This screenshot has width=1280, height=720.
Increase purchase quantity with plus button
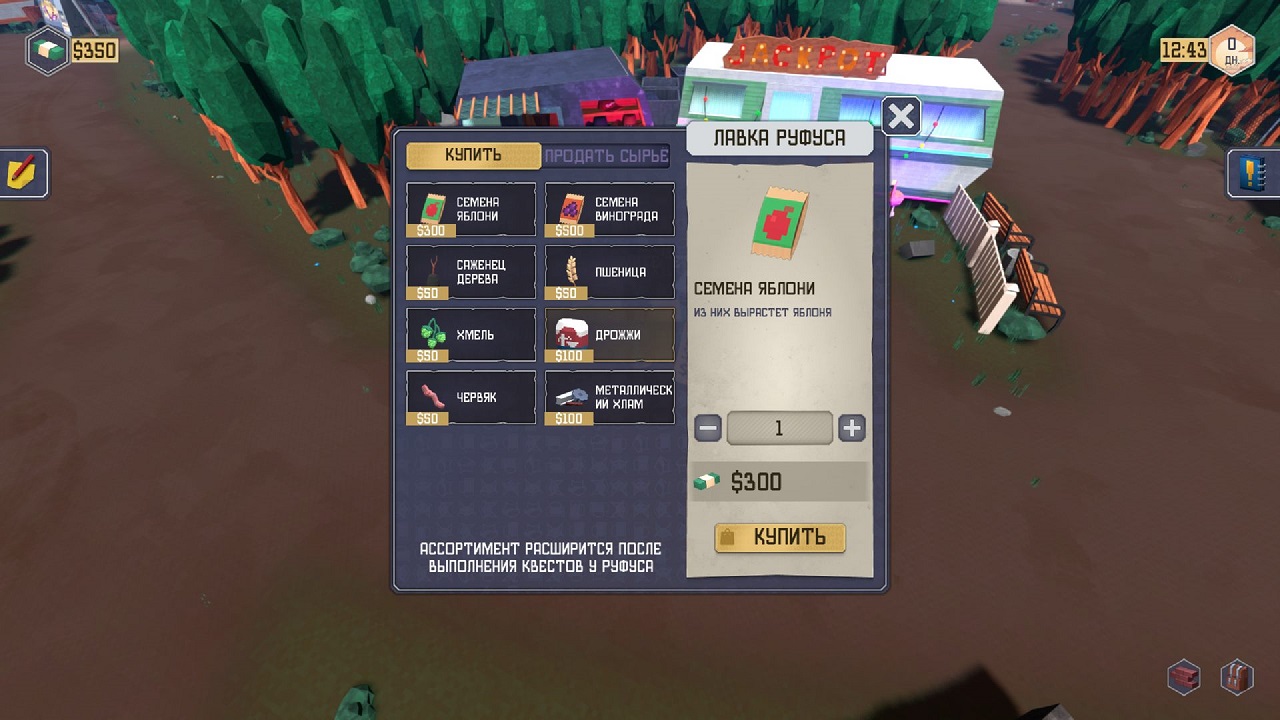851,429
